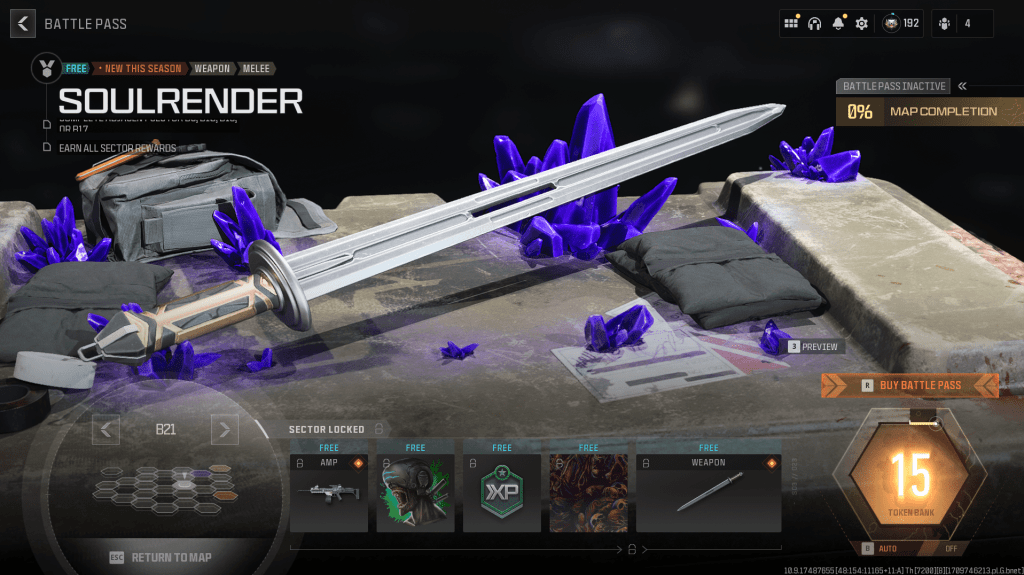This screenshot has width=1024, height=575.
Task: Buy the Battle Pass
Action: 910,385
